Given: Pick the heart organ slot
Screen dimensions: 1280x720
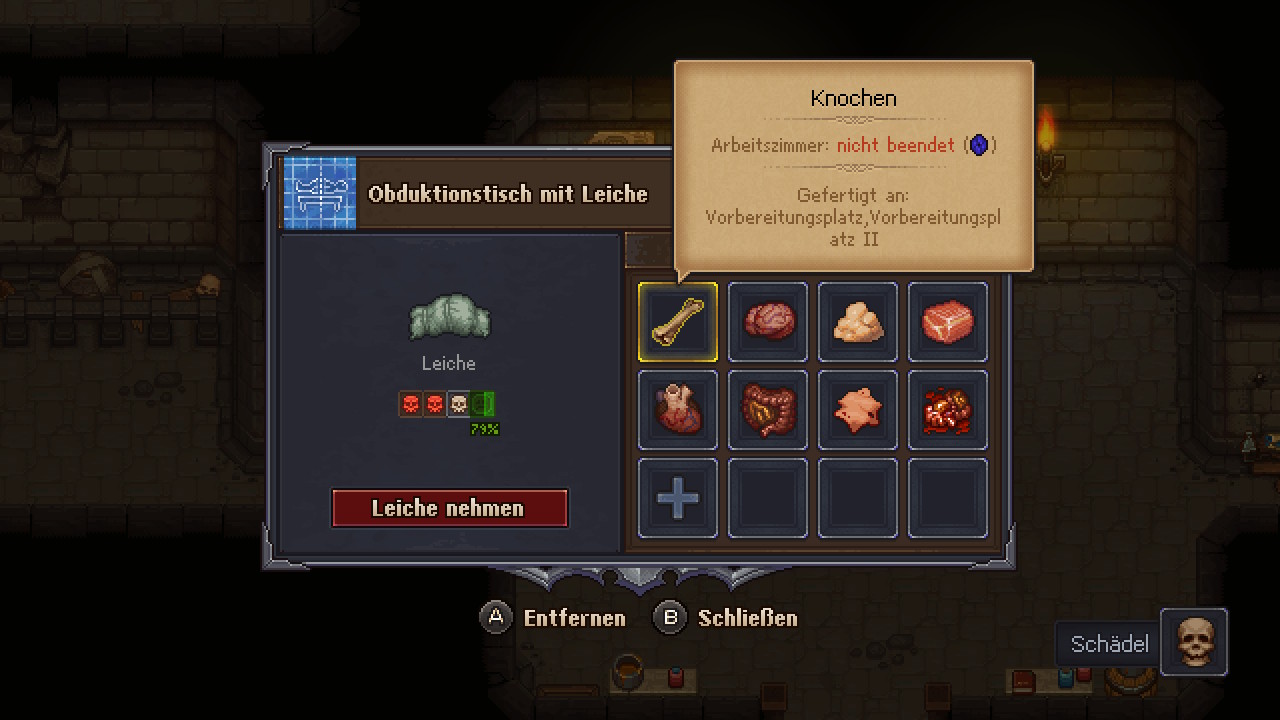Looking at the screenshot, I should [678, 410].
